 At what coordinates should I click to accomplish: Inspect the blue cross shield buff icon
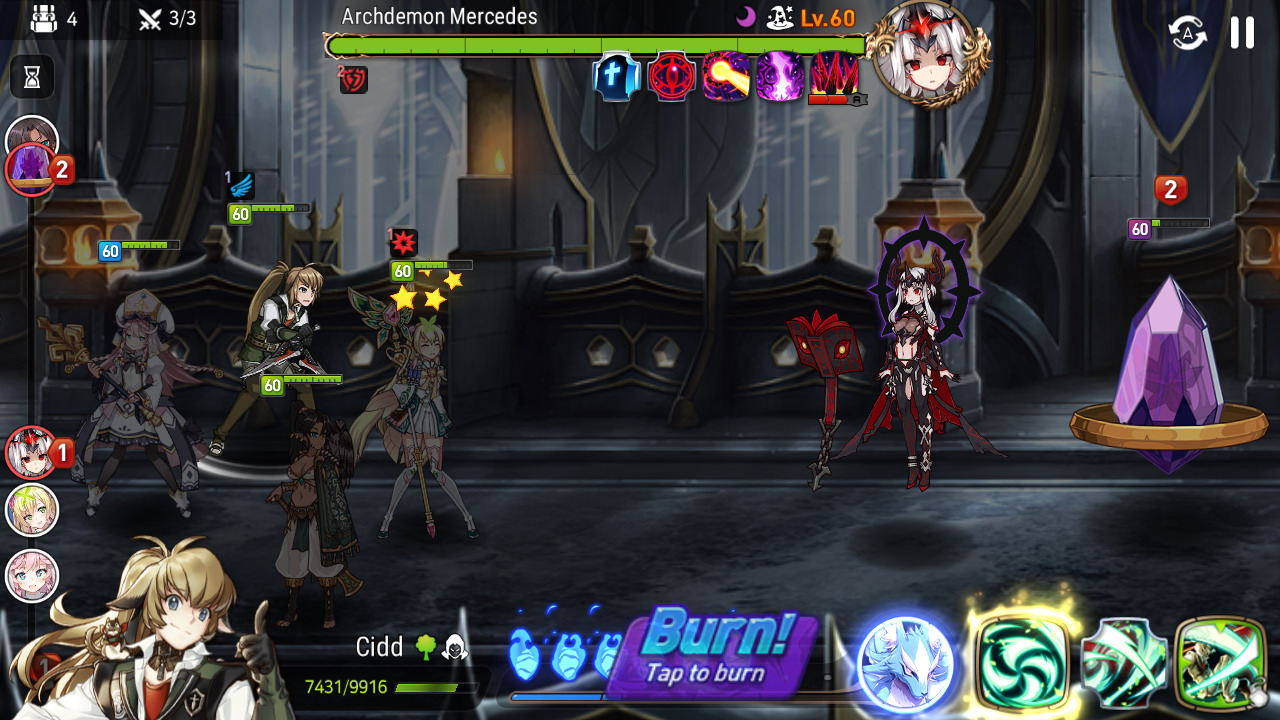[616, 77]
